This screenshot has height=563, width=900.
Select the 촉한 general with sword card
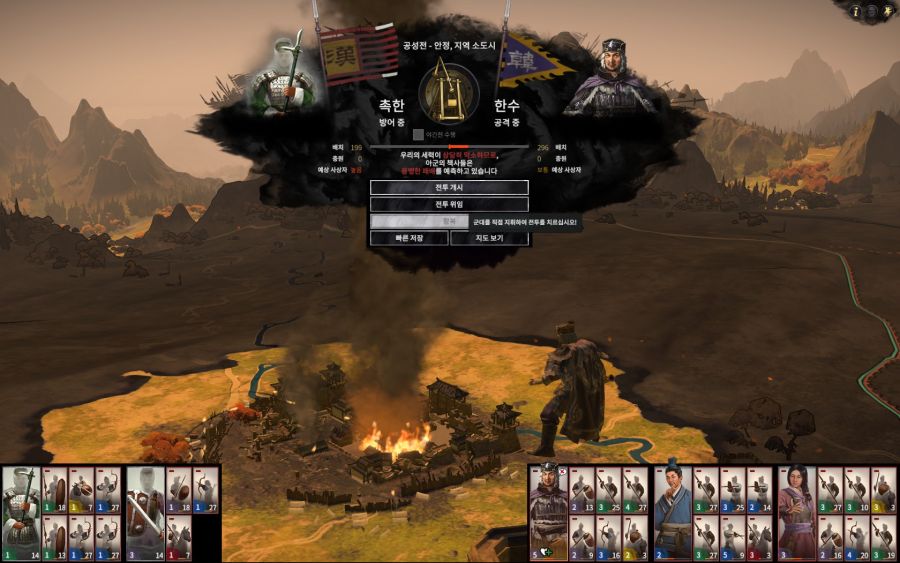[145, 513]
